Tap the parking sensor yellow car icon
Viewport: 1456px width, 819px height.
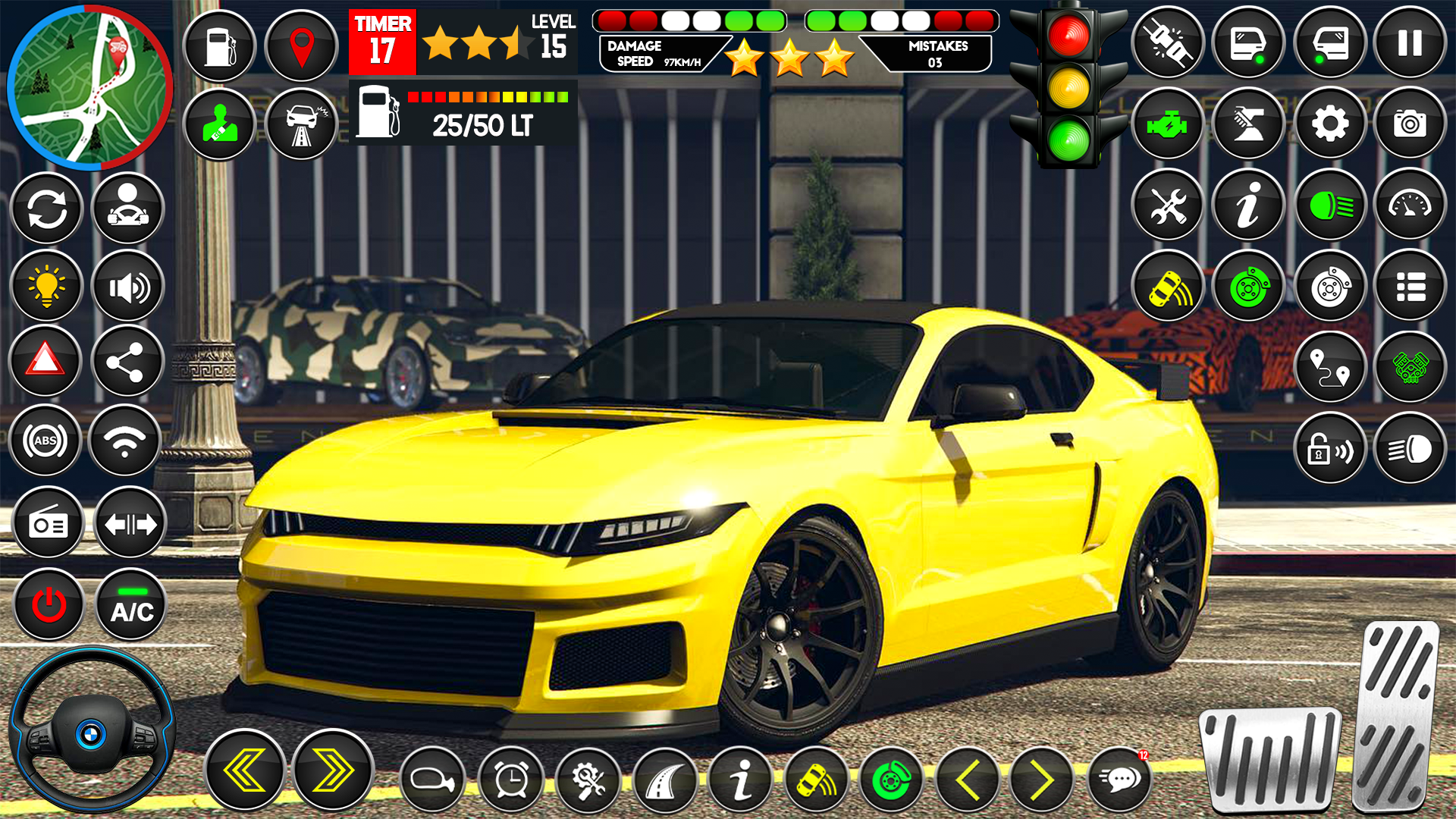pos(1166,286)
